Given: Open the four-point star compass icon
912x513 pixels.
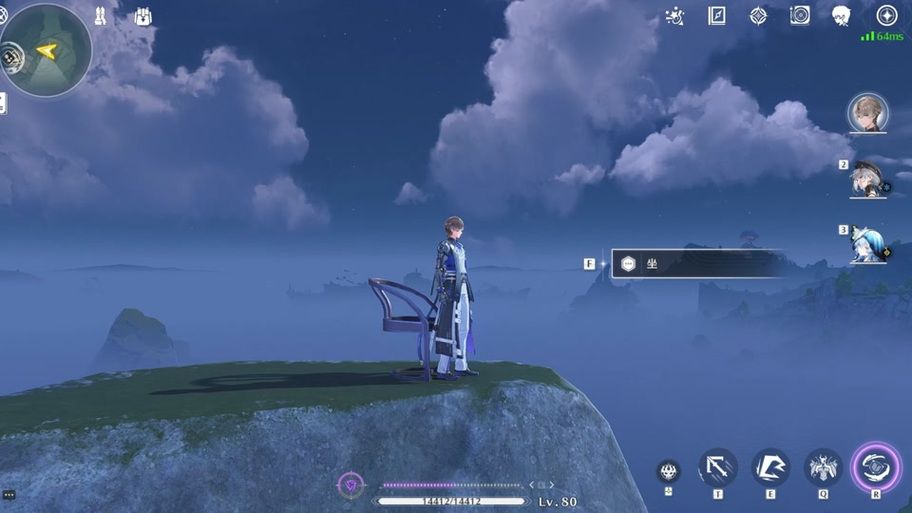Looking at the screenshot, I should pos(758,15).
